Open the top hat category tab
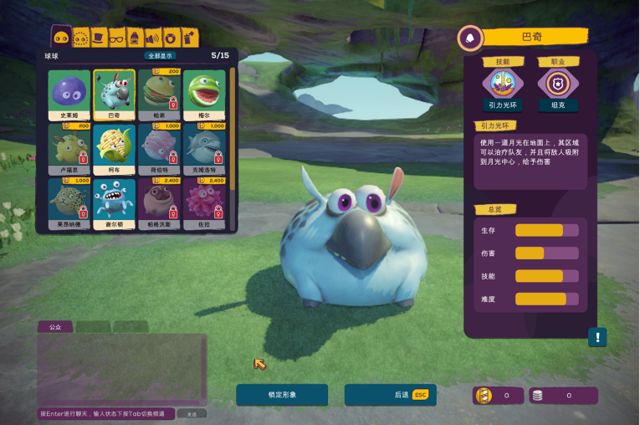 pos(99,38)
